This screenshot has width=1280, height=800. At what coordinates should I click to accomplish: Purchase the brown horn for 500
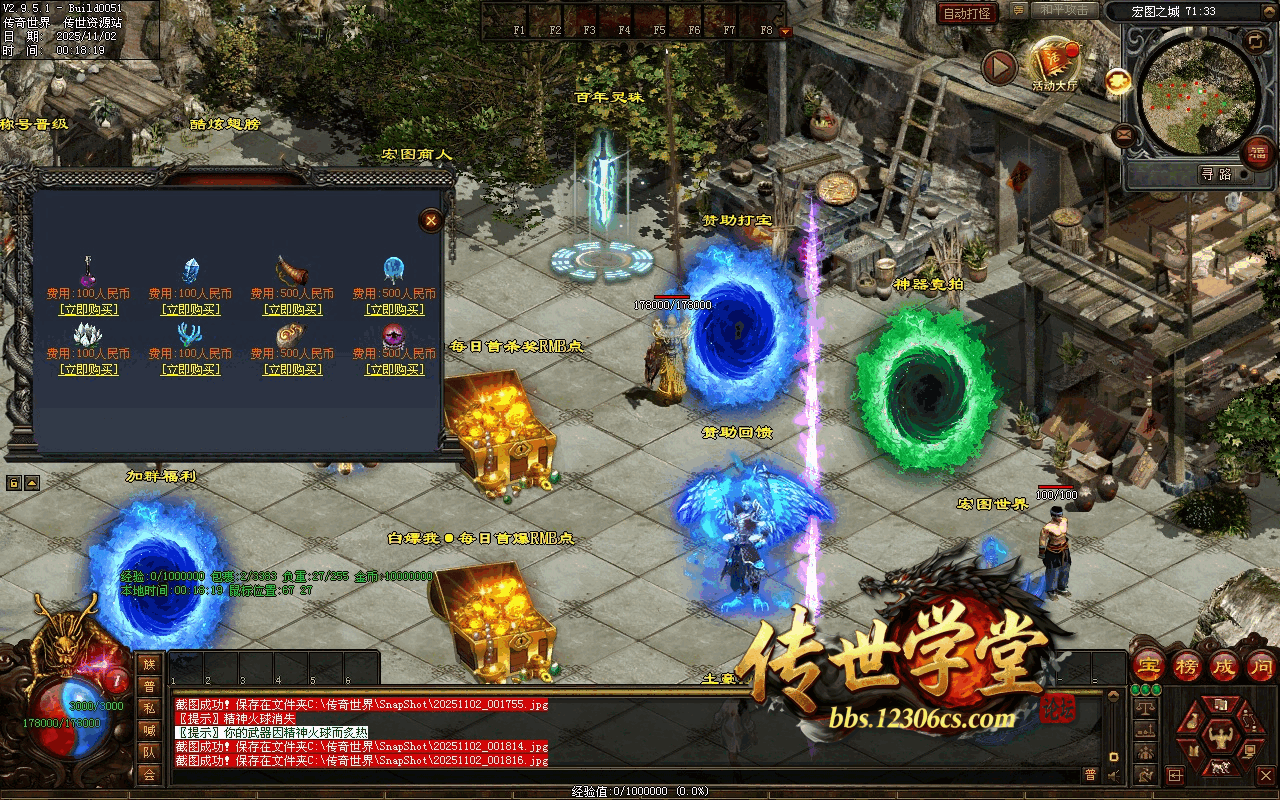click(x=292, y=310)
